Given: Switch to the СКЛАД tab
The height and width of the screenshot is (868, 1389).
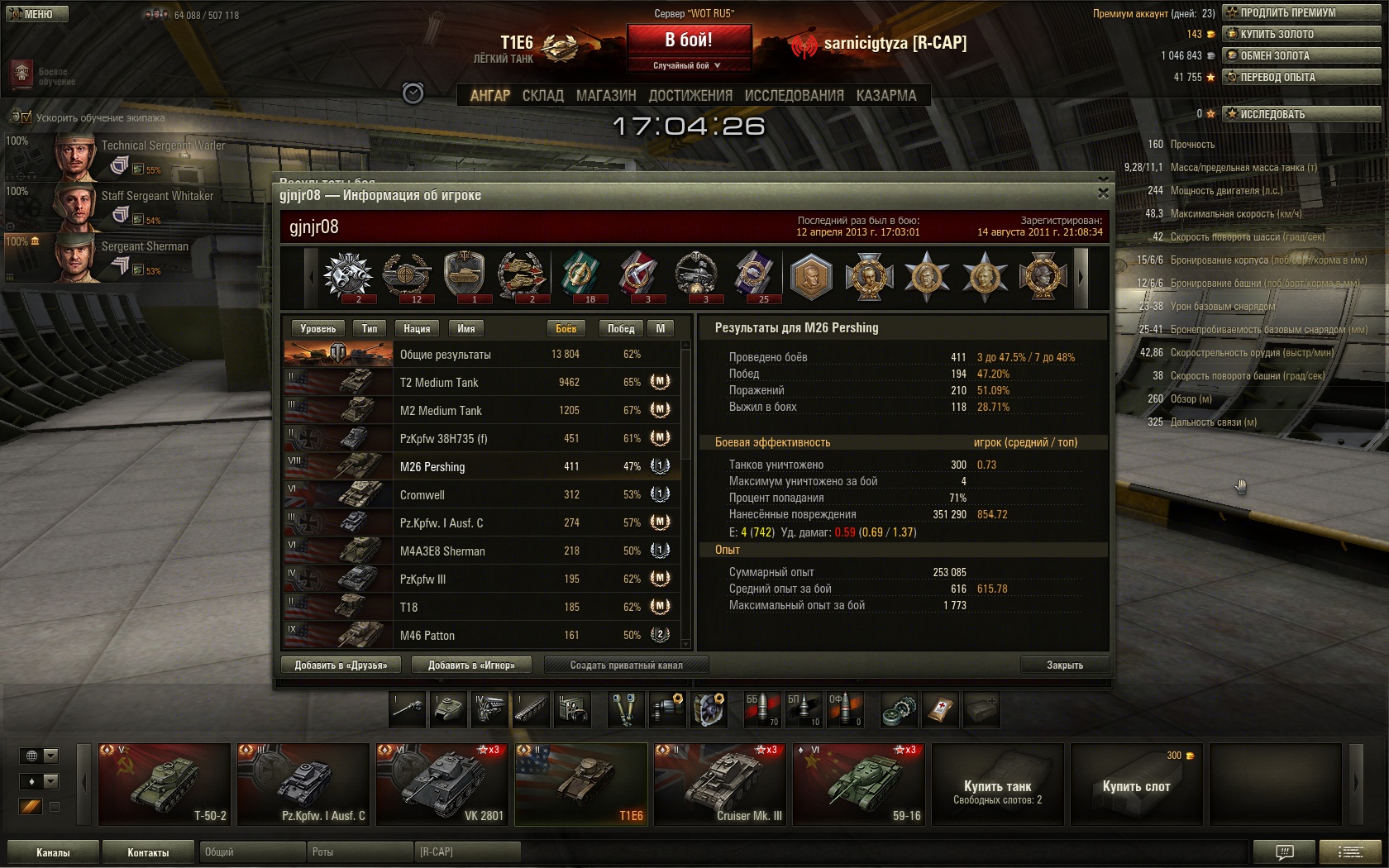Looking at the screenshot, I should click(x=542, y=96).
